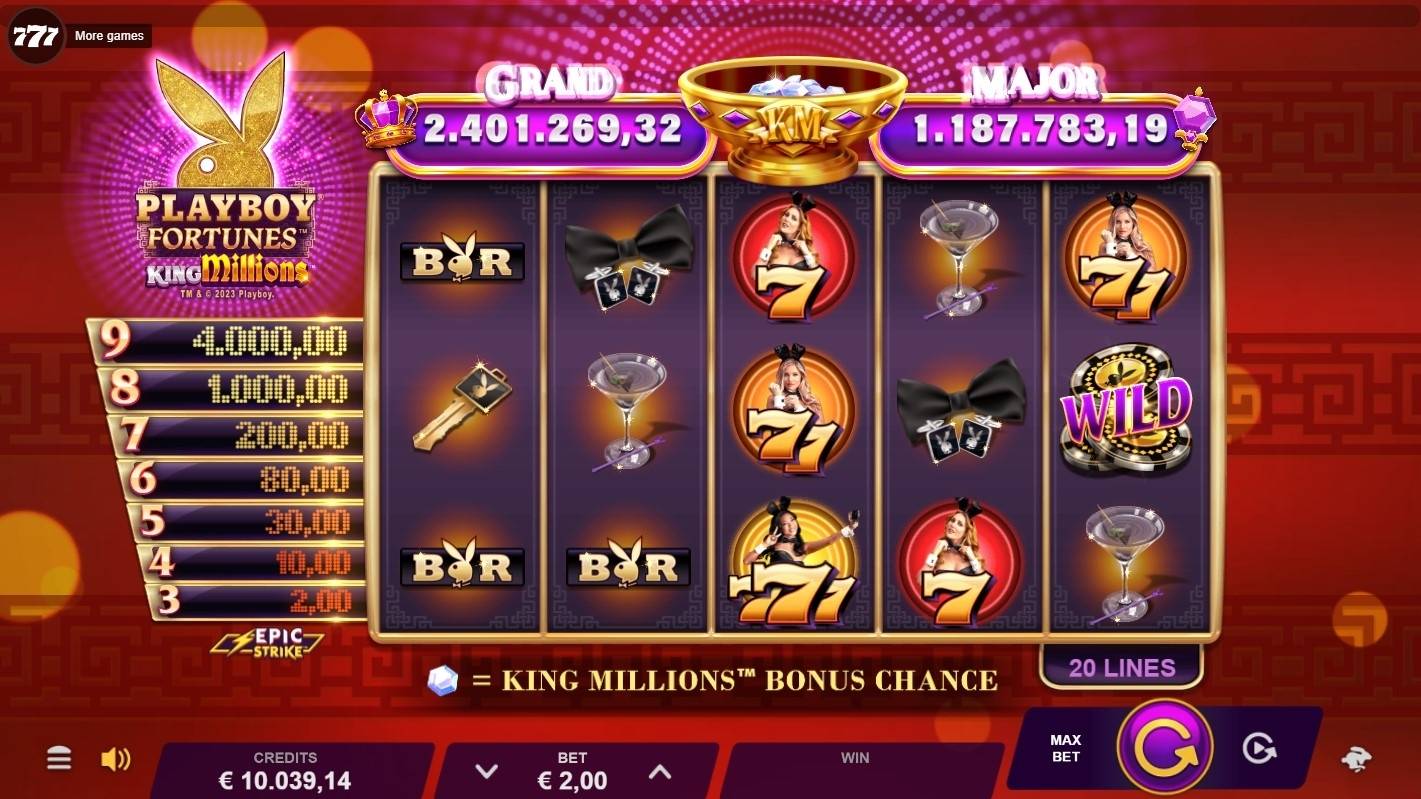This screenshot has height=799, width=1421.
Task: Decrease the bet with the down chevron
Action: pos(487,771)
